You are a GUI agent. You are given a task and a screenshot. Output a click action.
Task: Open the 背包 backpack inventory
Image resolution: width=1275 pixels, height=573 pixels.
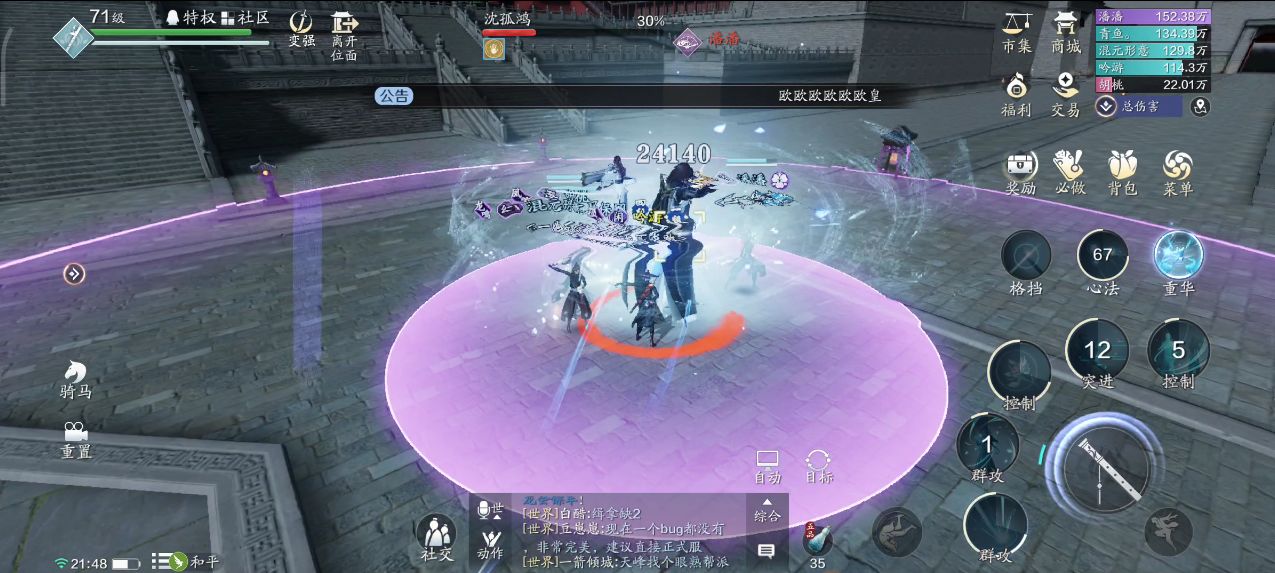(x=1122, y=172)
